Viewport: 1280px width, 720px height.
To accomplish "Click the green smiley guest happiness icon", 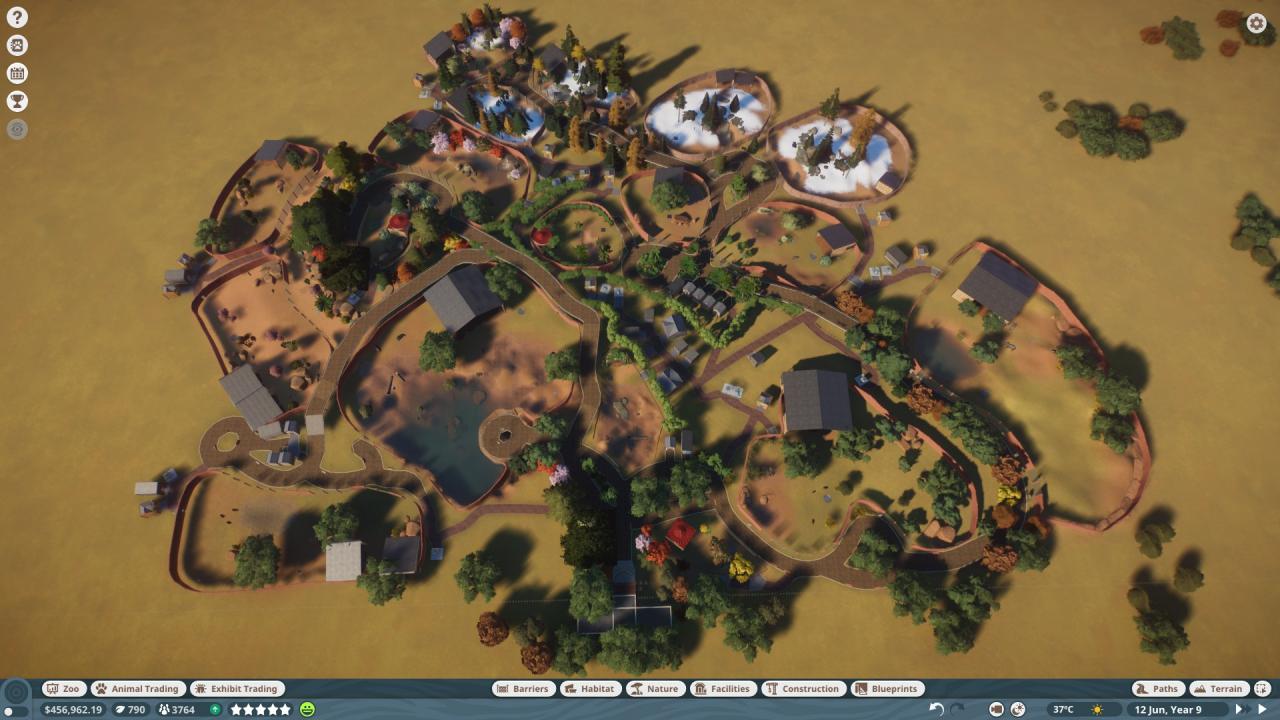I will (x=307, y=709).
